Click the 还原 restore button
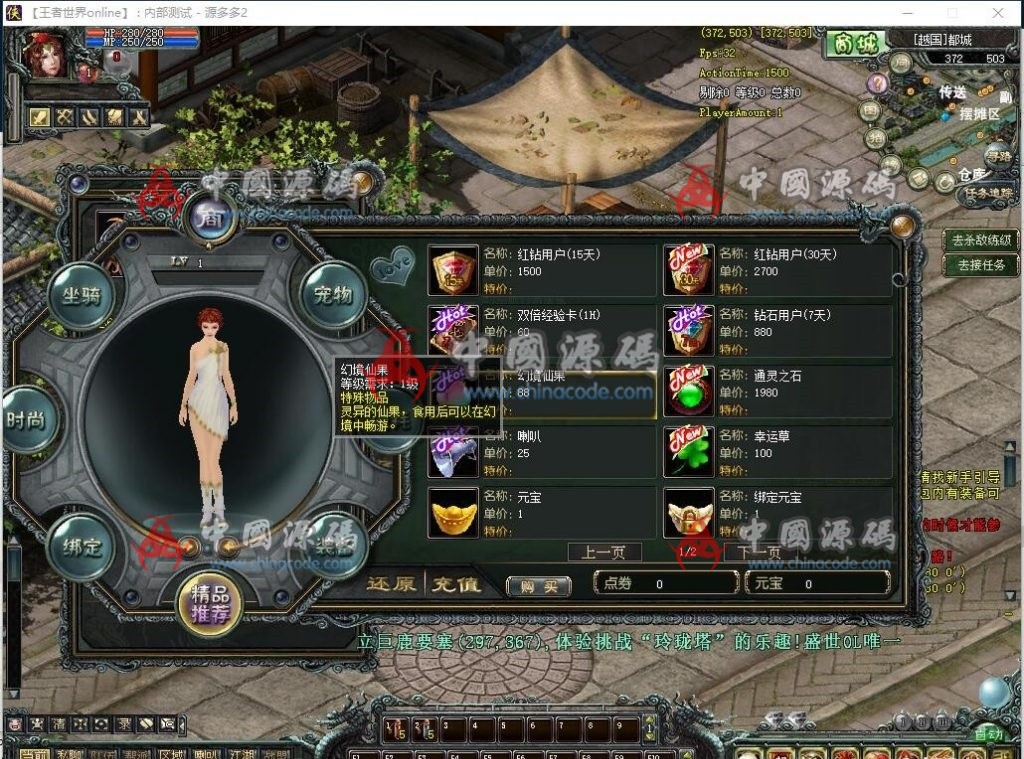 [x=391, y=584]
